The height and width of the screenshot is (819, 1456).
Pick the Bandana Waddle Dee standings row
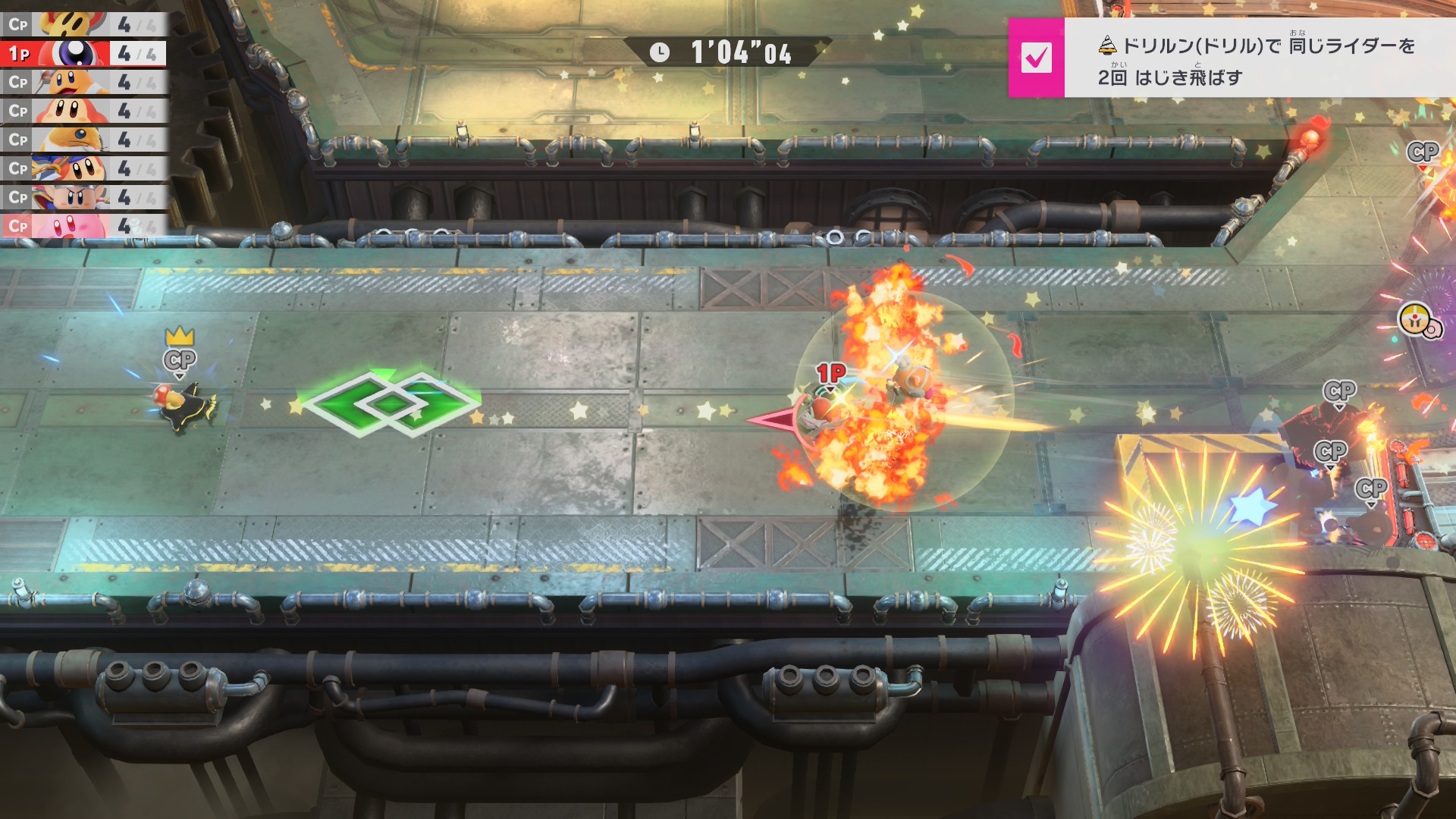coord(83,169)
